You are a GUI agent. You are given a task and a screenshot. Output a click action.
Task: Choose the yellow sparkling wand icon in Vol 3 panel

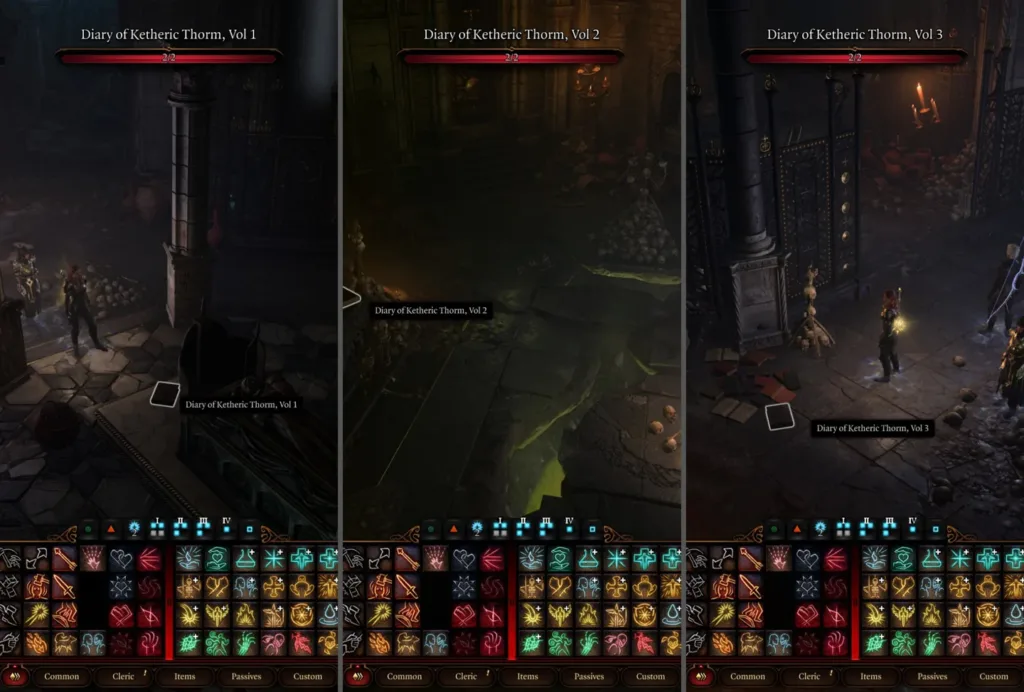tap(723, 615)
